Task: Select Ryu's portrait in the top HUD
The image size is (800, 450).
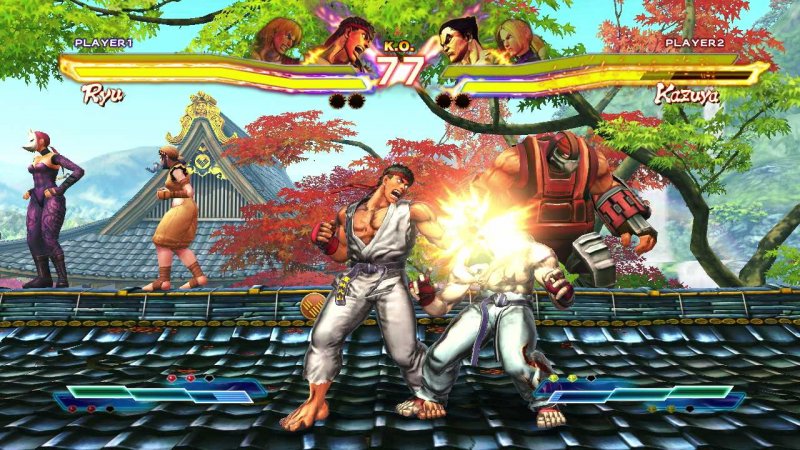Action: (346, 38)
